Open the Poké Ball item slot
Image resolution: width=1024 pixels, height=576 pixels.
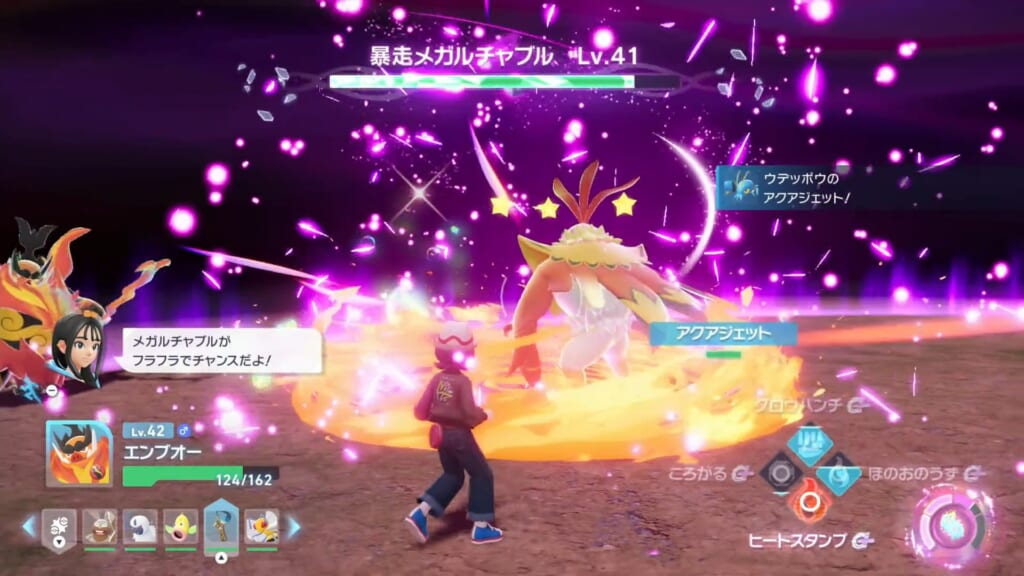click(59, 526)
